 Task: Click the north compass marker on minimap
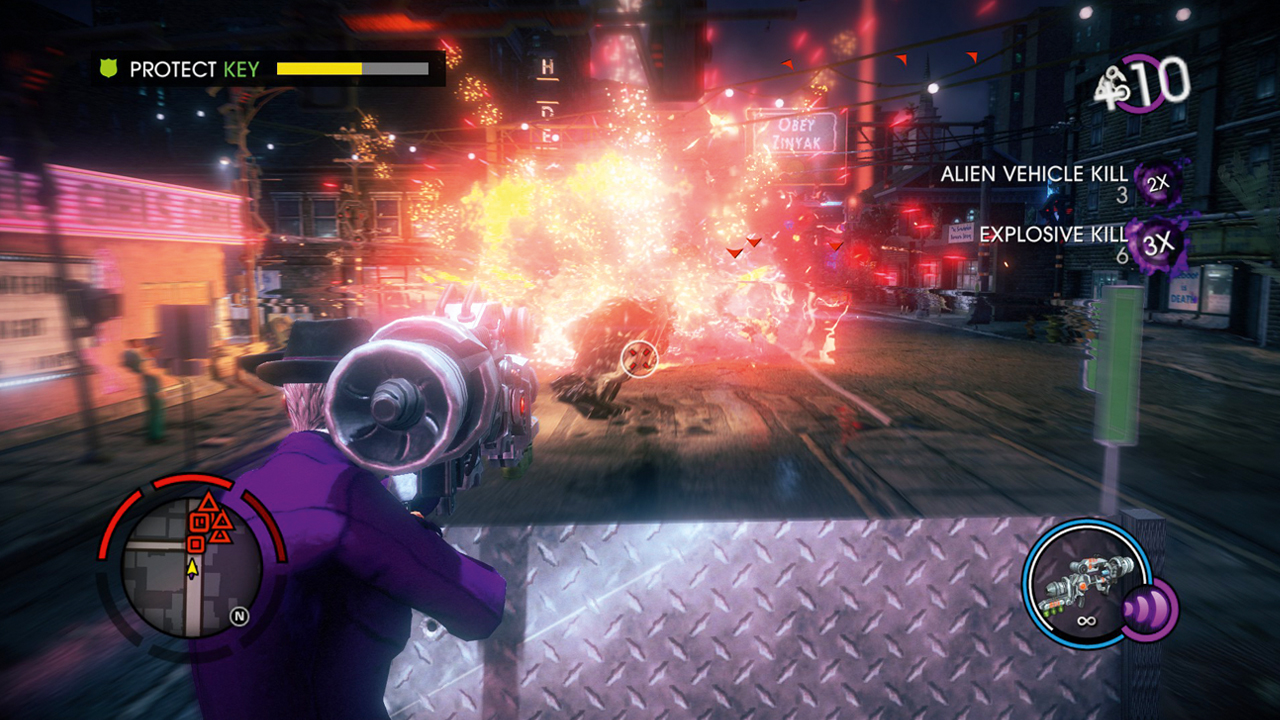tap(239, 616)
